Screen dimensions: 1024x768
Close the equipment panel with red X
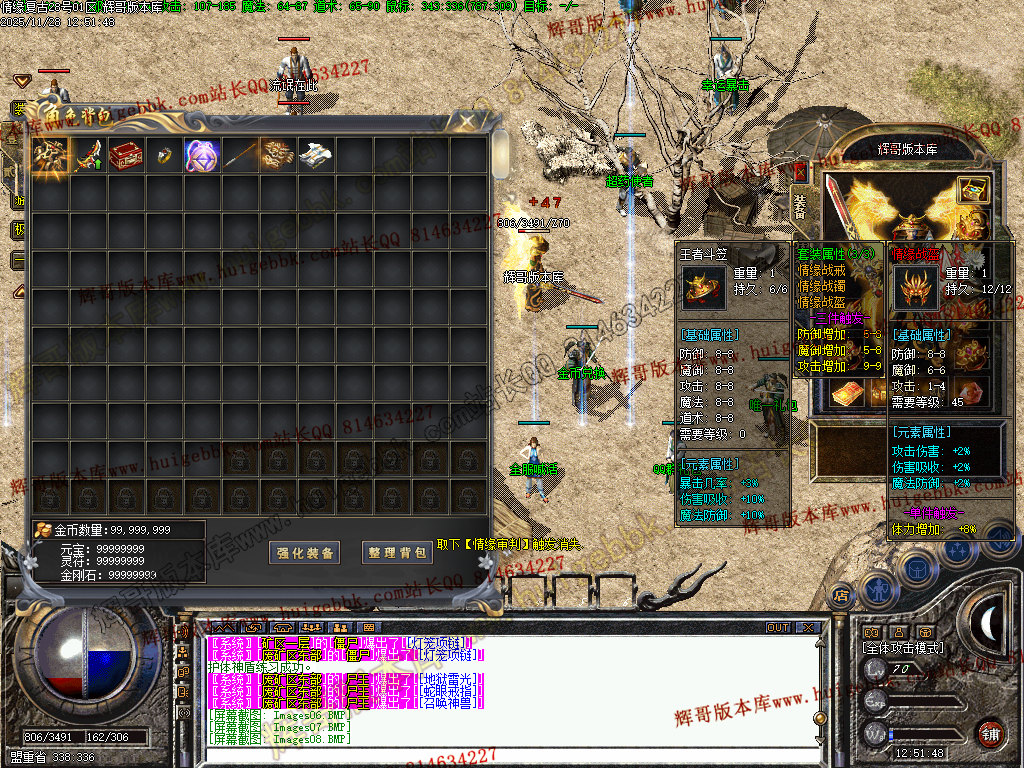point(800,171)
